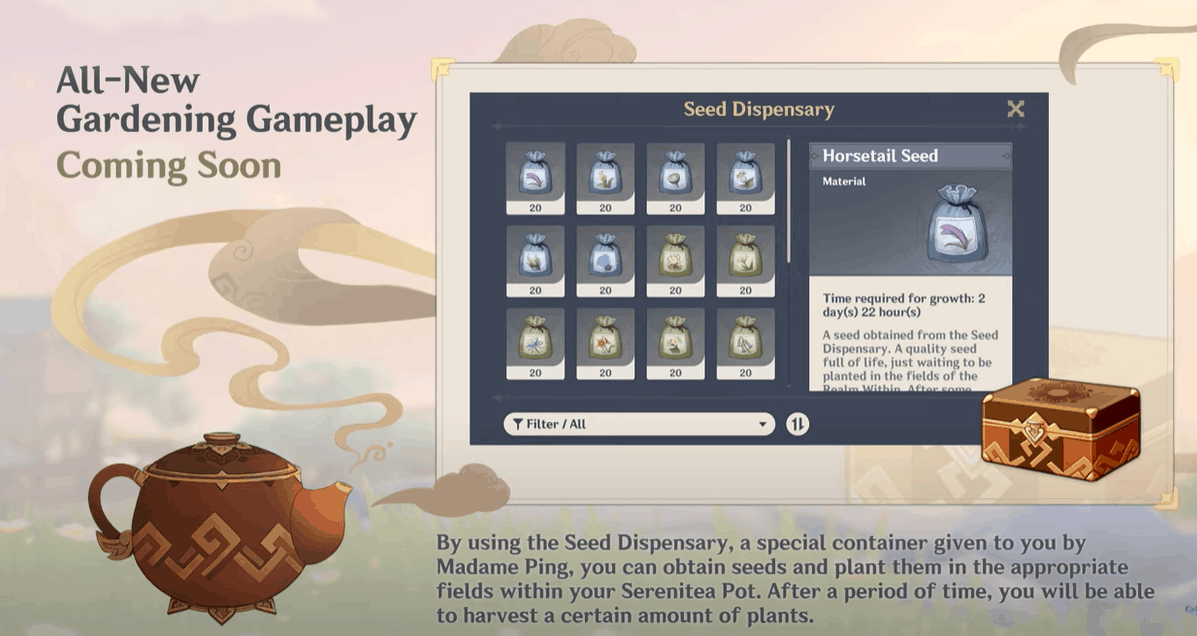
Task: Open the Filter / All dropdown
Action: 639,424
